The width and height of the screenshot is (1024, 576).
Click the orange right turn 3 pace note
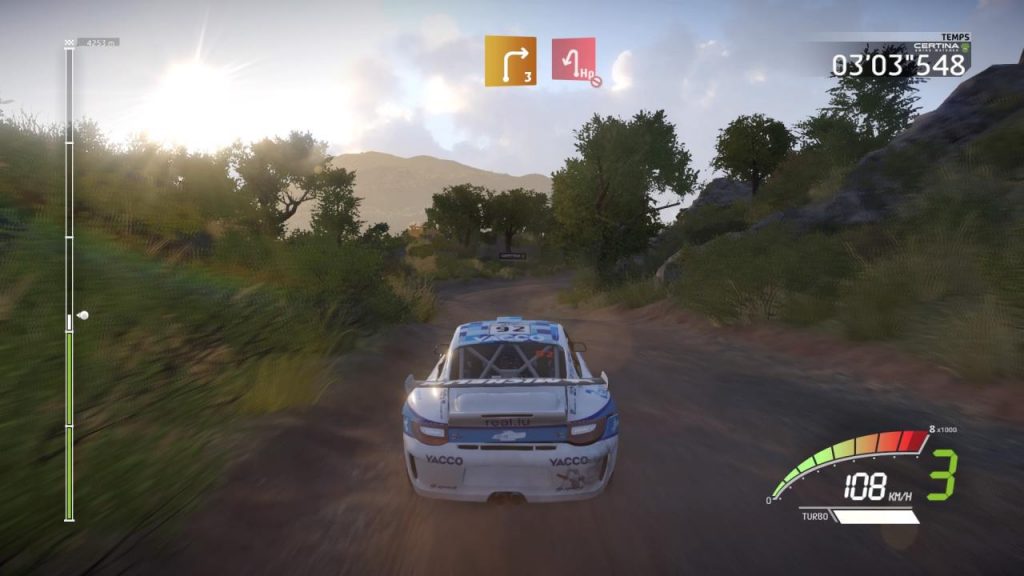tap(510, 61)
